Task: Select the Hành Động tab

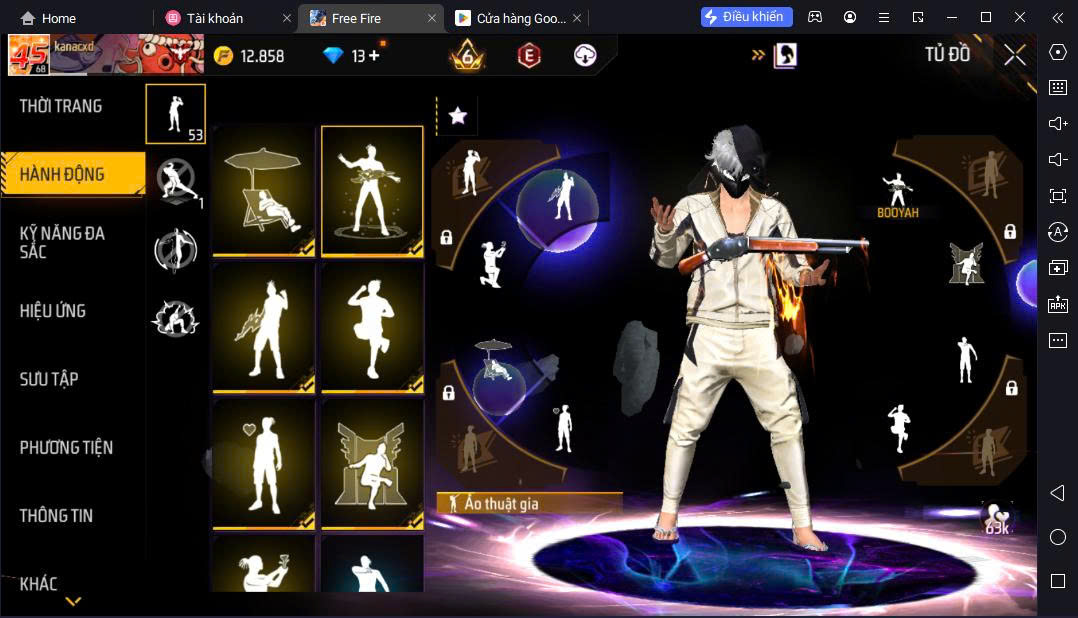Action: coord(62,174)
